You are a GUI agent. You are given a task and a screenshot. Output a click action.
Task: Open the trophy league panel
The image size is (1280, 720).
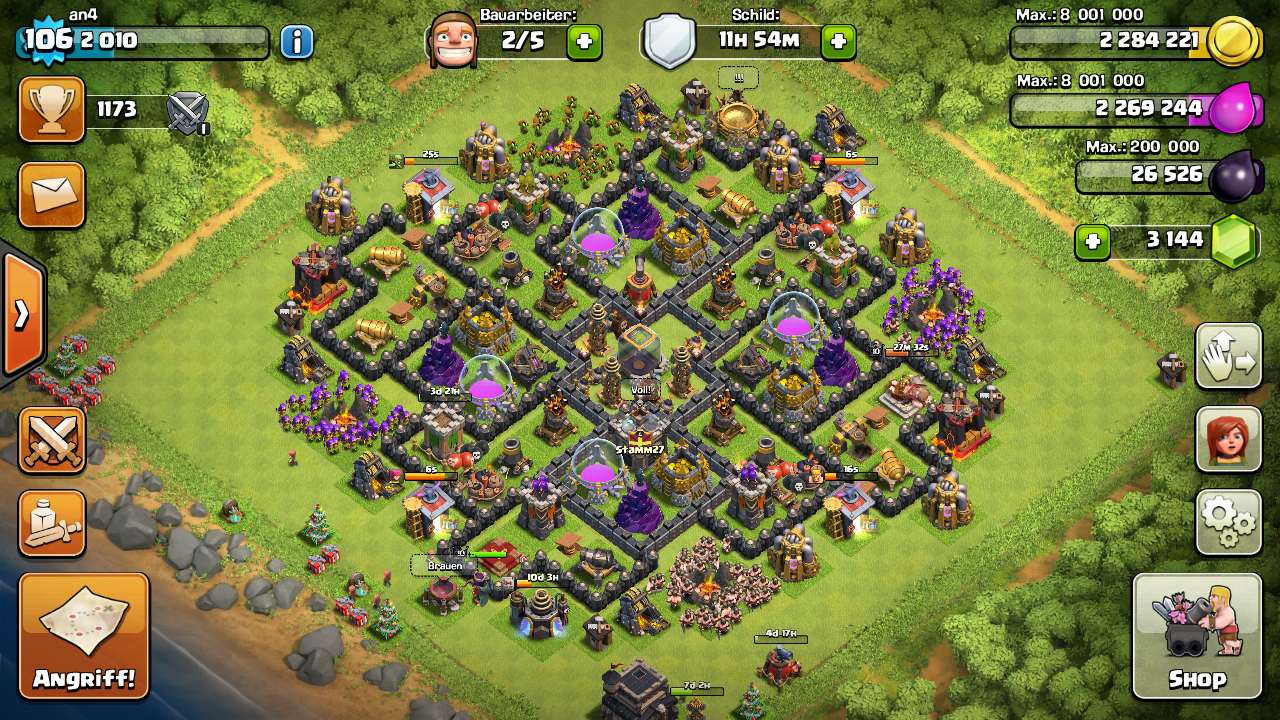52,110
